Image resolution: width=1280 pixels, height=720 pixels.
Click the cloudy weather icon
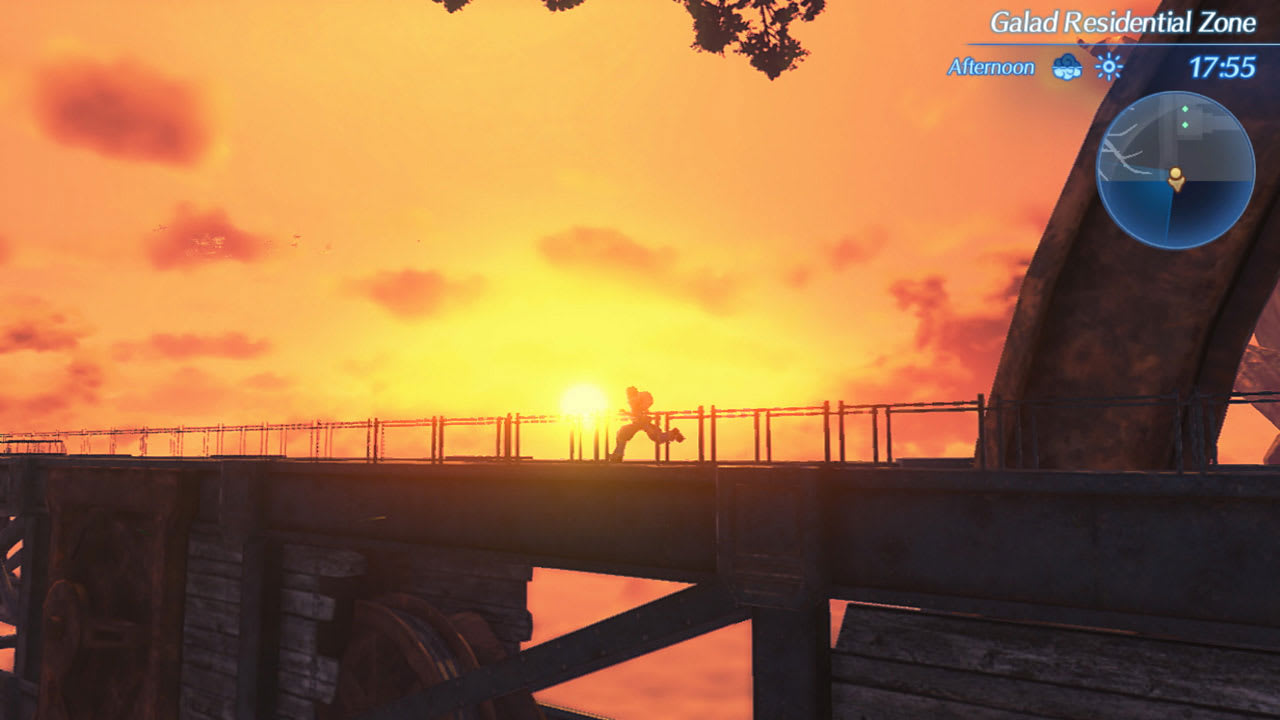tap(1065, 68)
